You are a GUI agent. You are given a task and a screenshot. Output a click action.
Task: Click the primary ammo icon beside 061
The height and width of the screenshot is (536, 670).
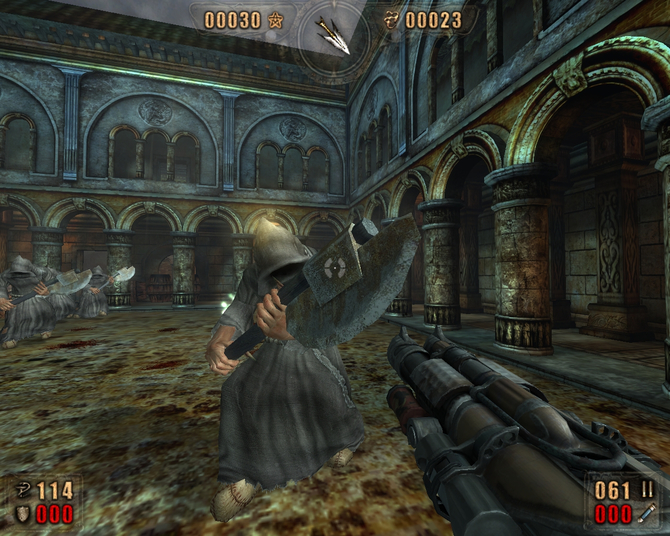point(647,491)
